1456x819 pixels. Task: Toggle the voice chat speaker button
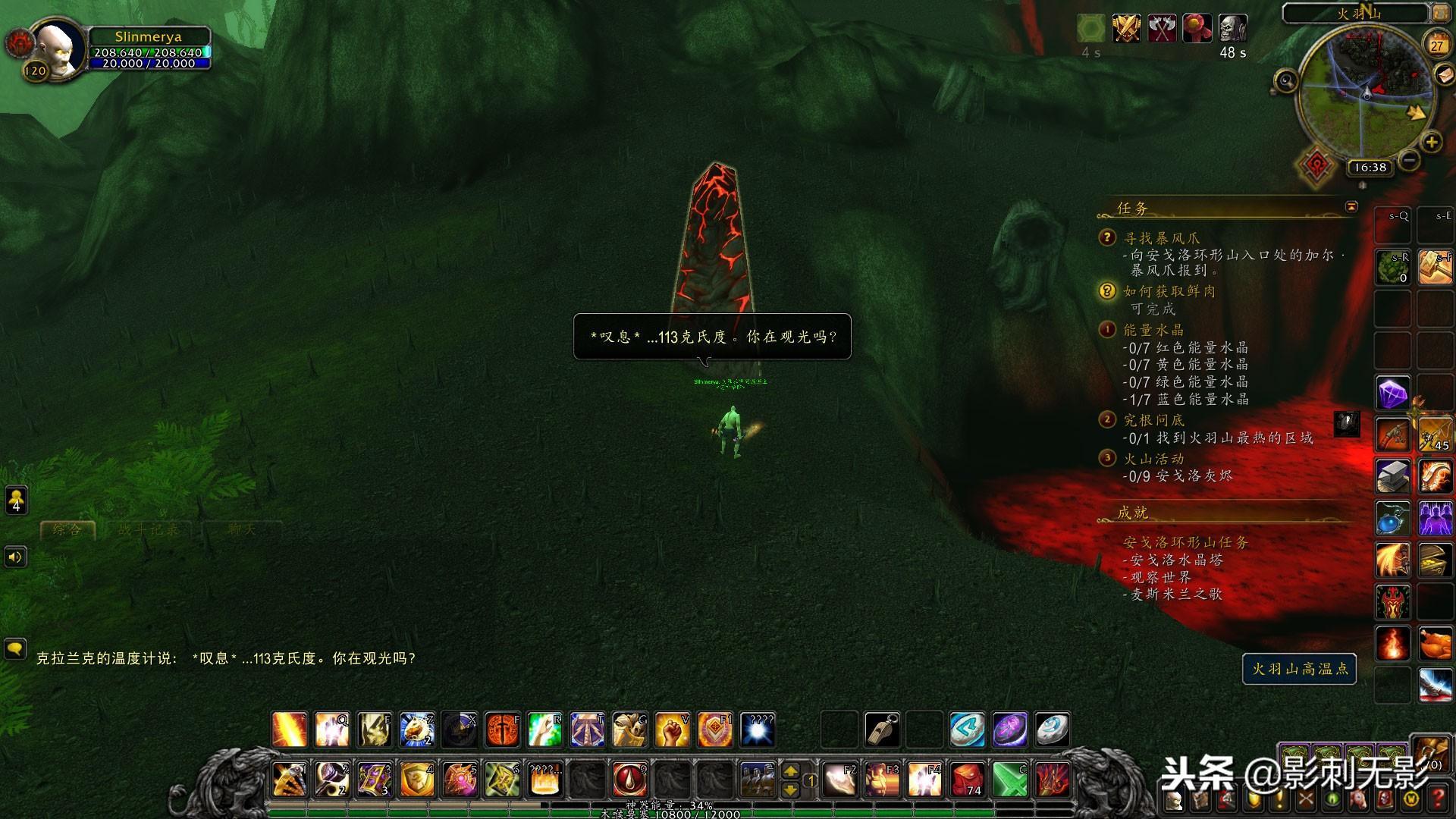(x=15, y=557)
